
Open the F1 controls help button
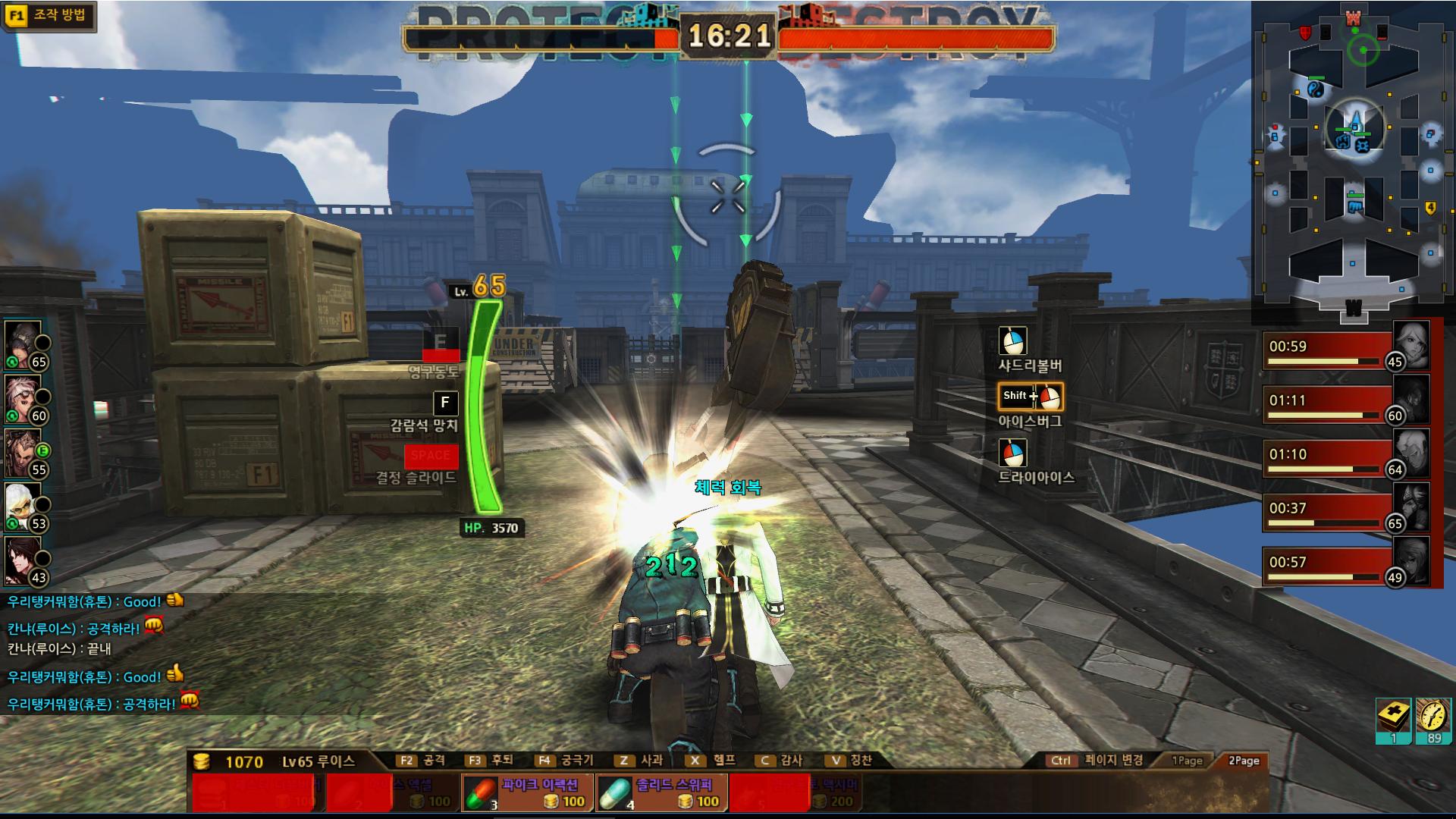click(x=49, y=15)
